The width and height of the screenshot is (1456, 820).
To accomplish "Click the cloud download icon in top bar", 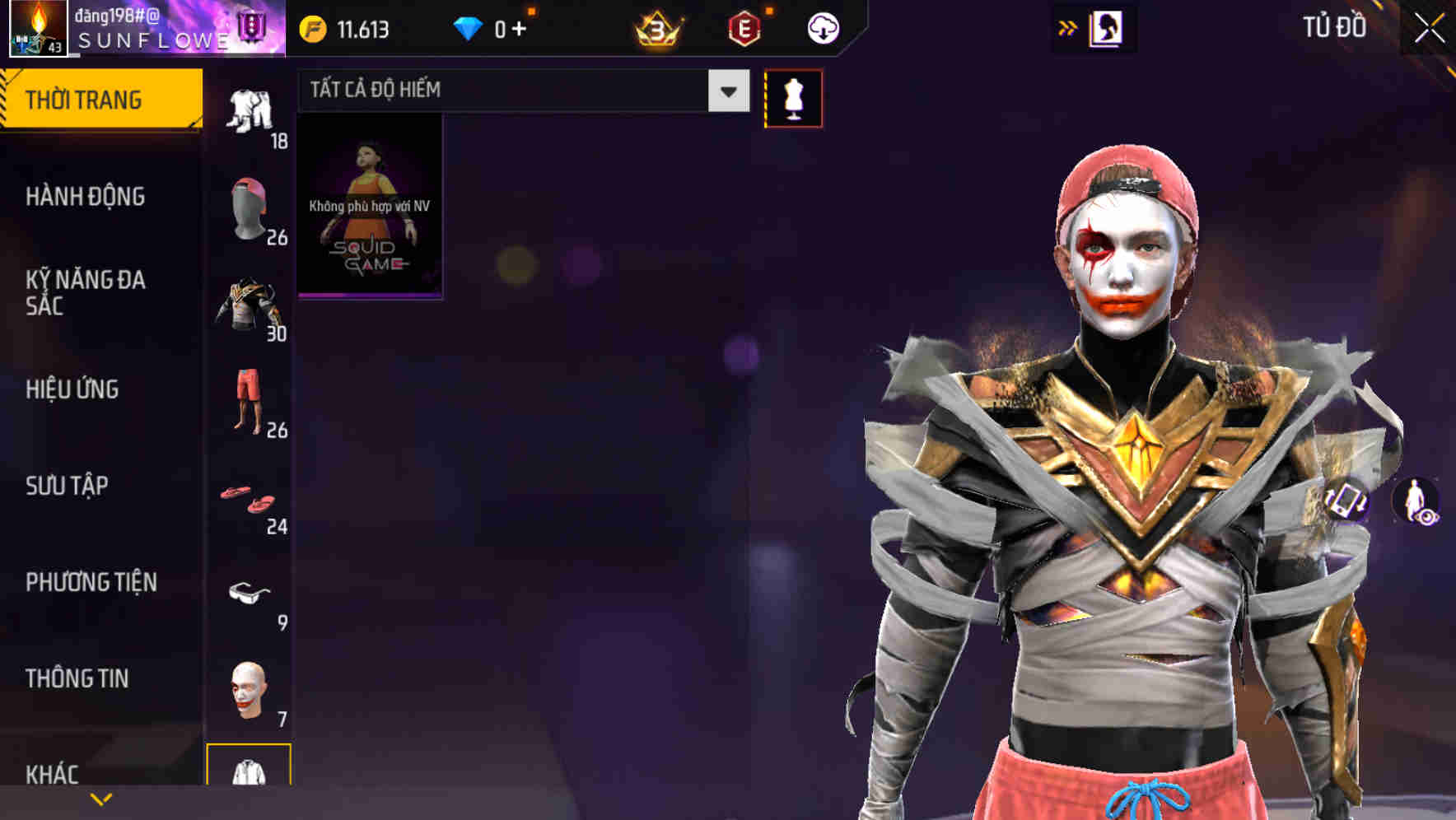I will [822, 27].
